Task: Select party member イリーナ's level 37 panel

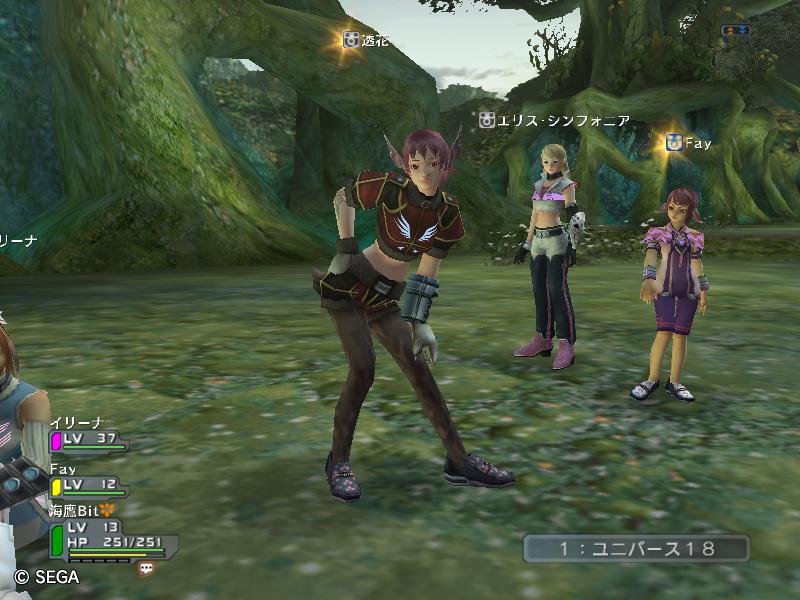Action: pos(88,439)
